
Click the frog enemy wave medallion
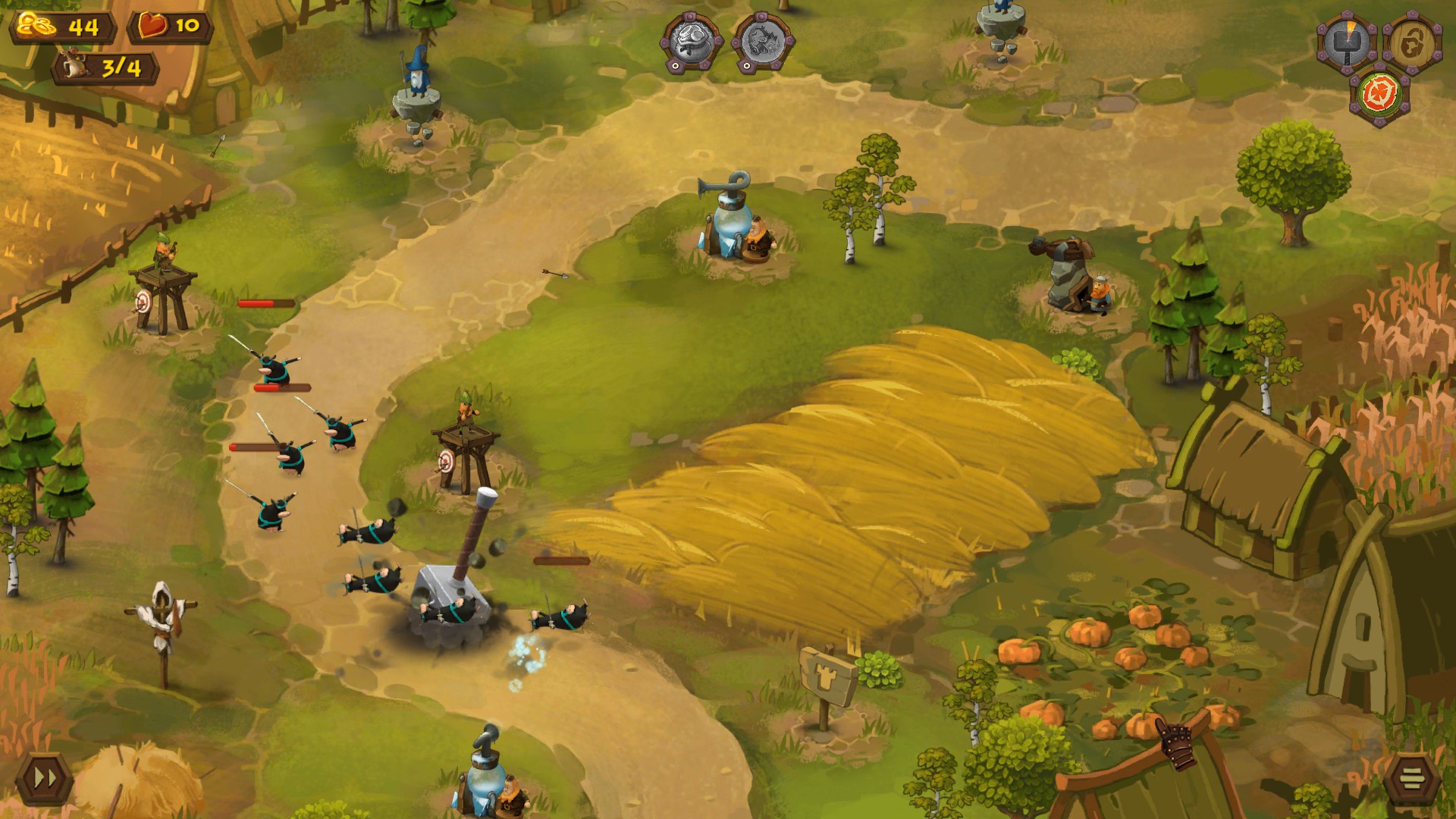pos(692,42)
